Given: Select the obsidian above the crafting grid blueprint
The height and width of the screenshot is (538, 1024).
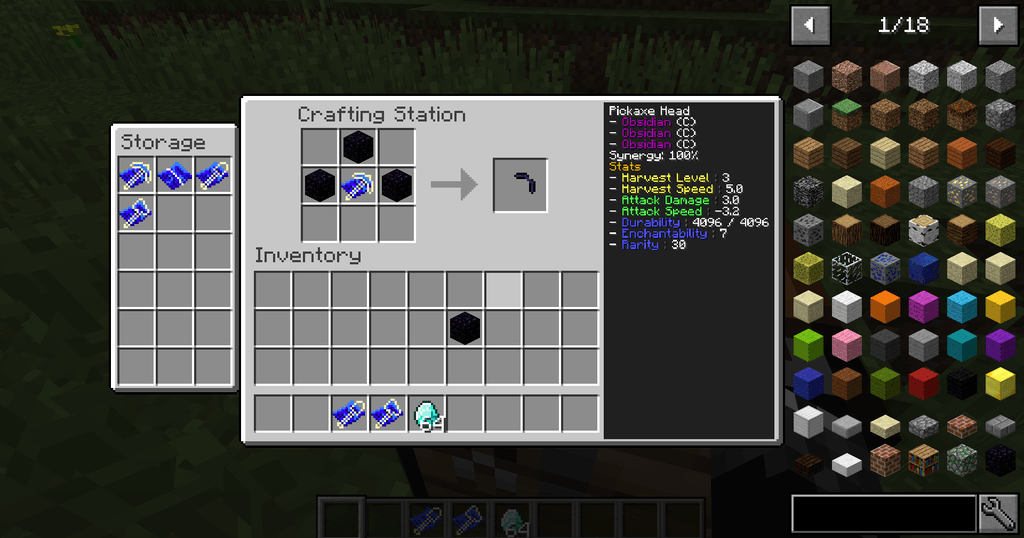Looking at the screenshot, I should [358, 147].
